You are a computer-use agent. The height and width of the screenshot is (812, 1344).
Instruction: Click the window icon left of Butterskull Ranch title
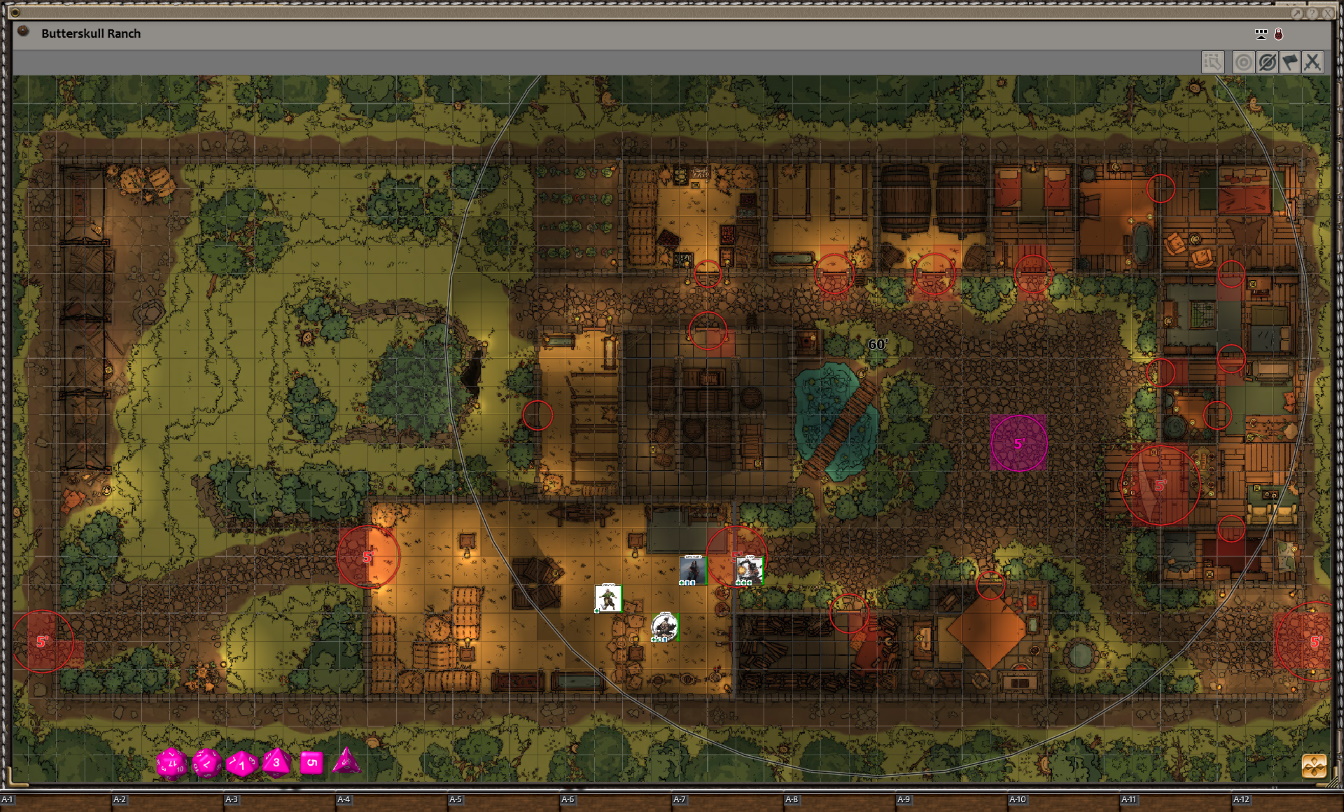click(24, 32)
